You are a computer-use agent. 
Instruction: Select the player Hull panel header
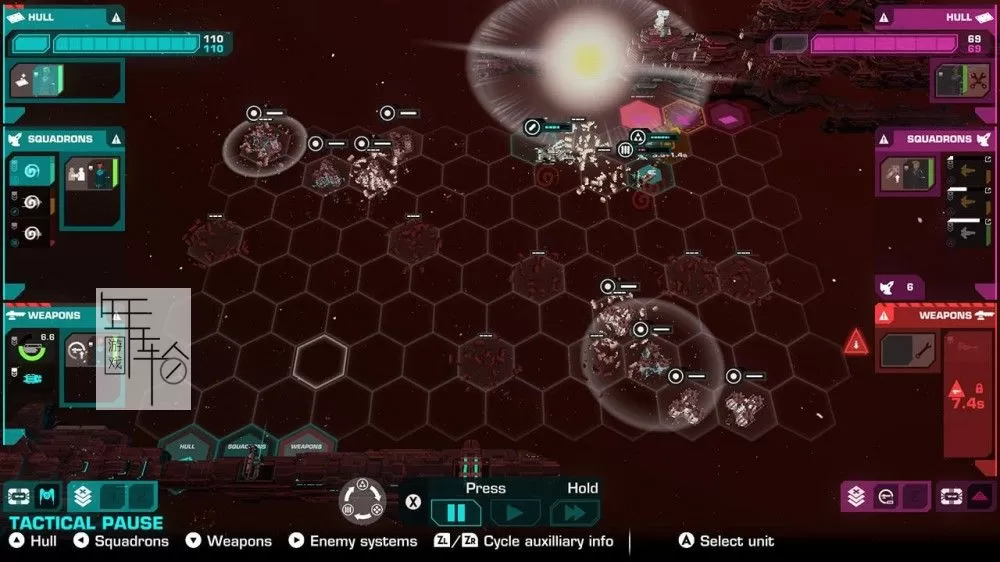click(x=62, y=17)
